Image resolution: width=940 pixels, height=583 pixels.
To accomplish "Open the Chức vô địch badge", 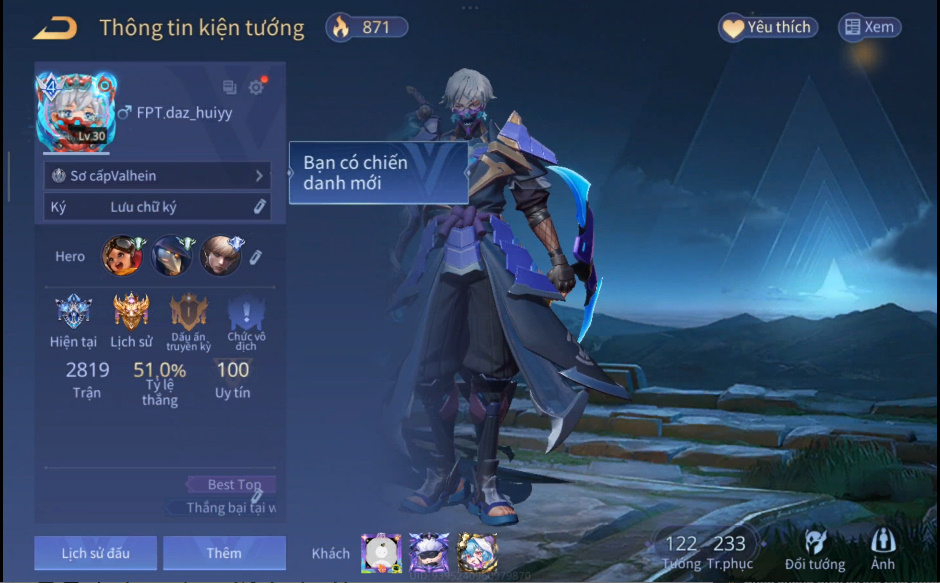I will tap(246, 314).
